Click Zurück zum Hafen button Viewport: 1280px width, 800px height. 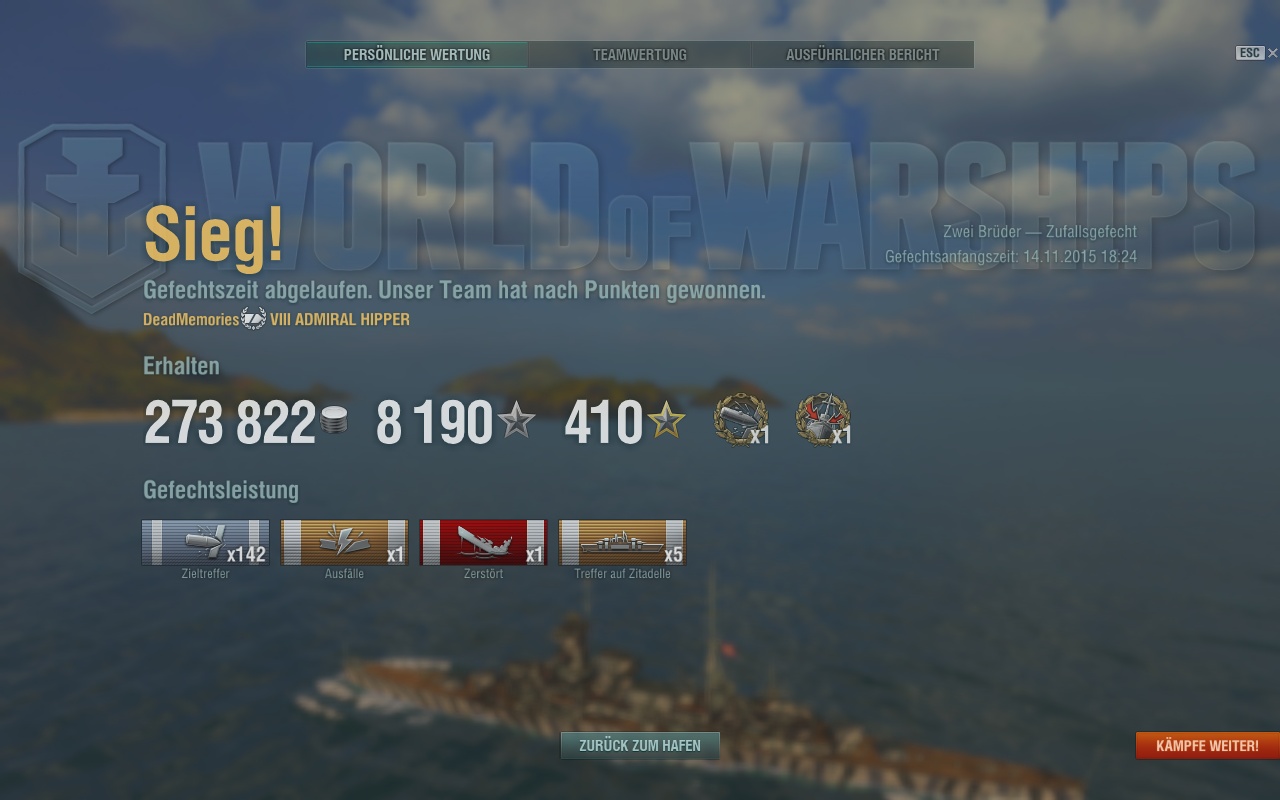point(640,745)
